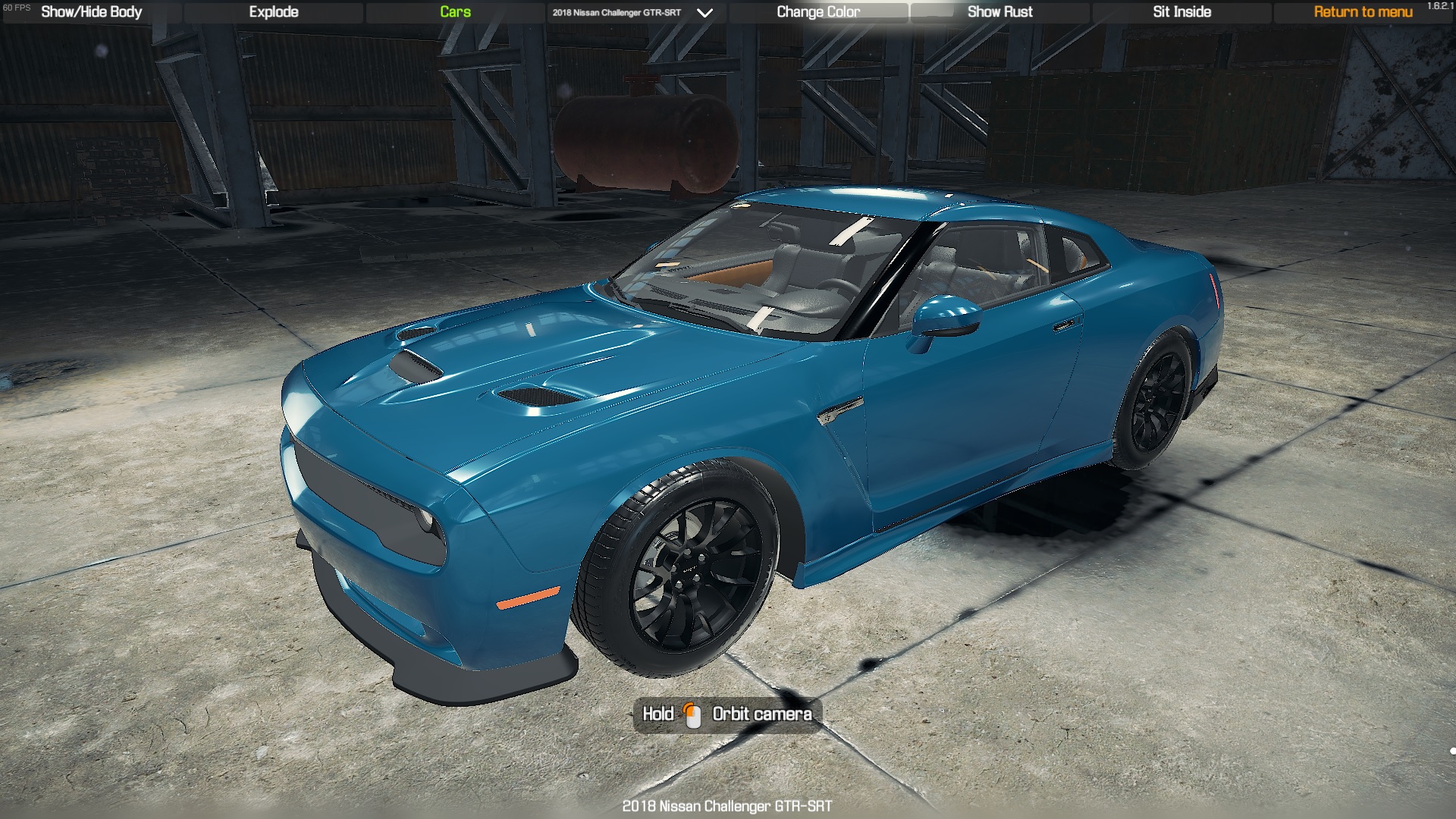This screenshot has height=819, width=1456.
Task: Select the Cars menu entry
Action: click(455, 12)
